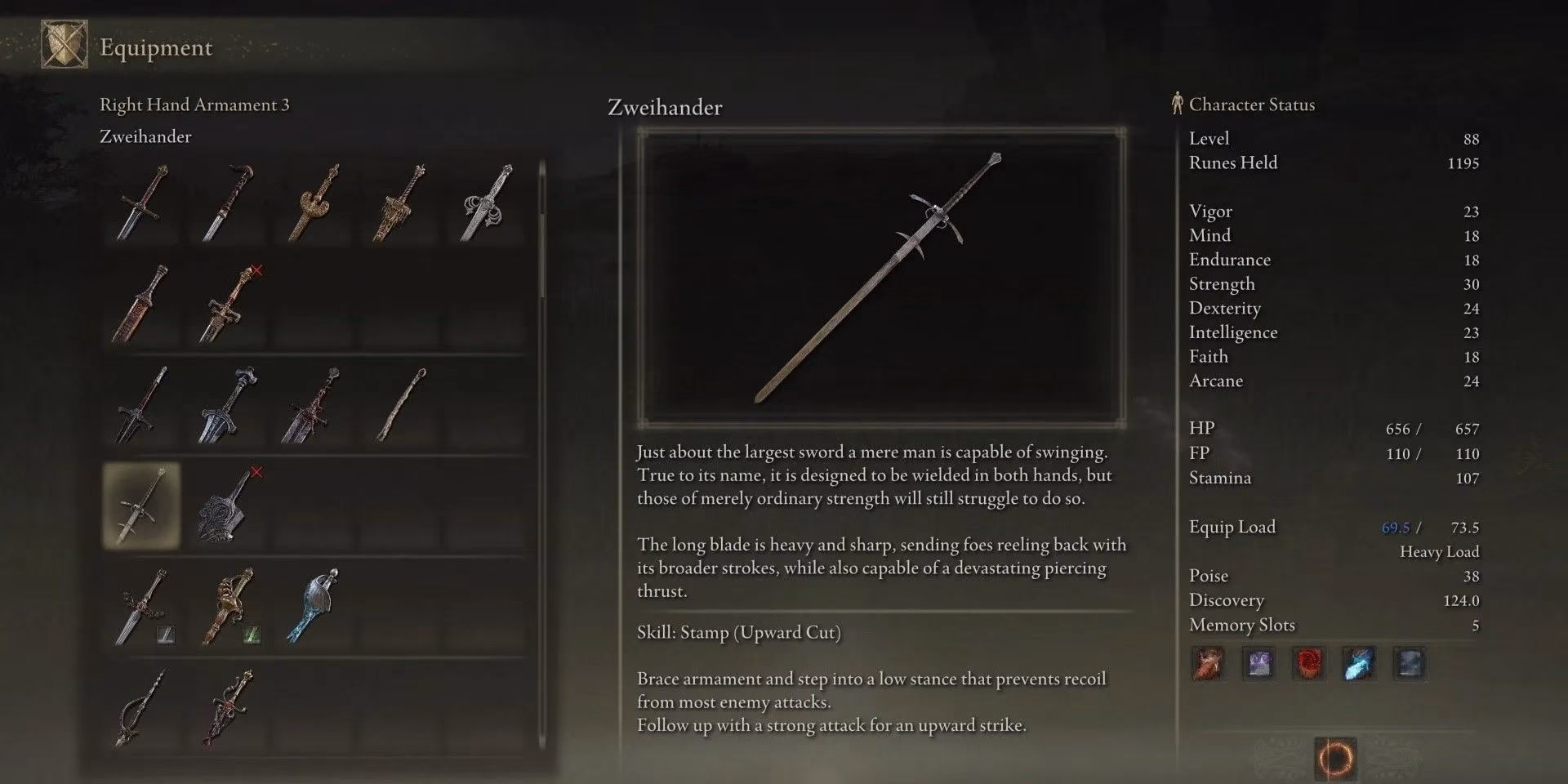The height and width of the screenshot is (784, 1568).
Task: Select the ornate silver straight sword in top row
Action: (x=483, y=203)
